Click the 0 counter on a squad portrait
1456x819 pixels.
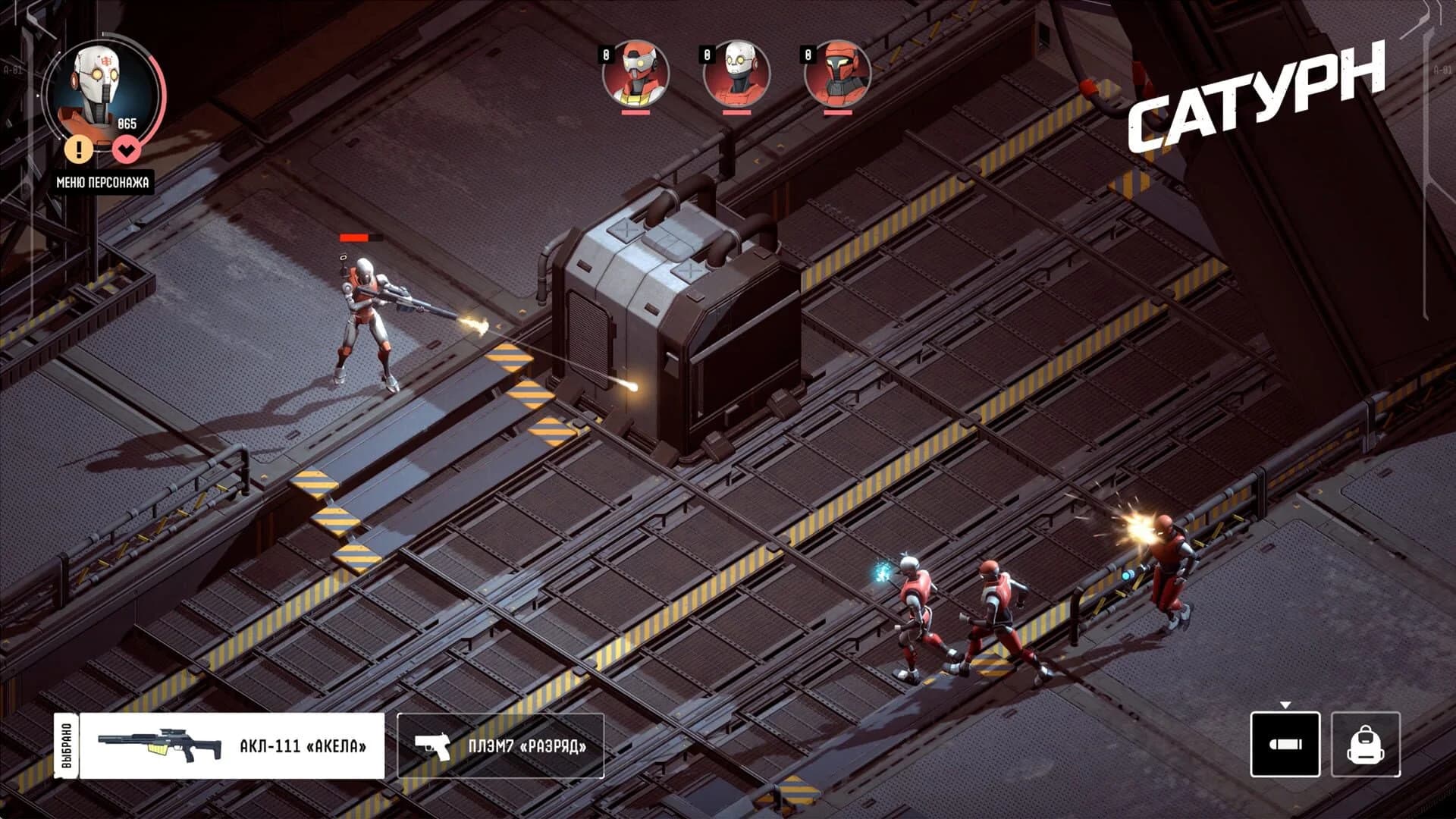607,53
